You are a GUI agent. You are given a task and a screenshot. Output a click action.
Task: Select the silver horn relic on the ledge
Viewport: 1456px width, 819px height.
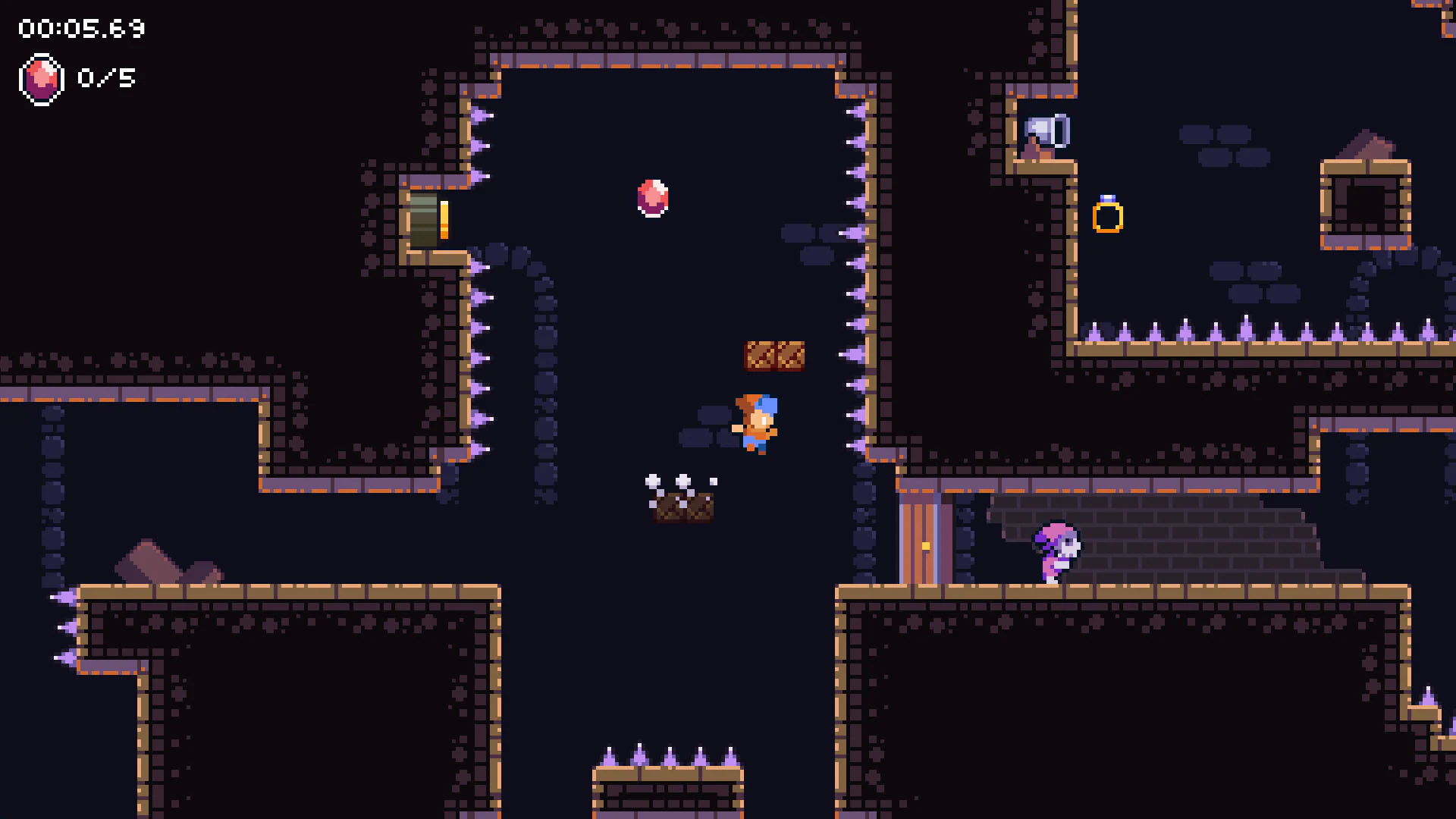(x=1048, y=130)
